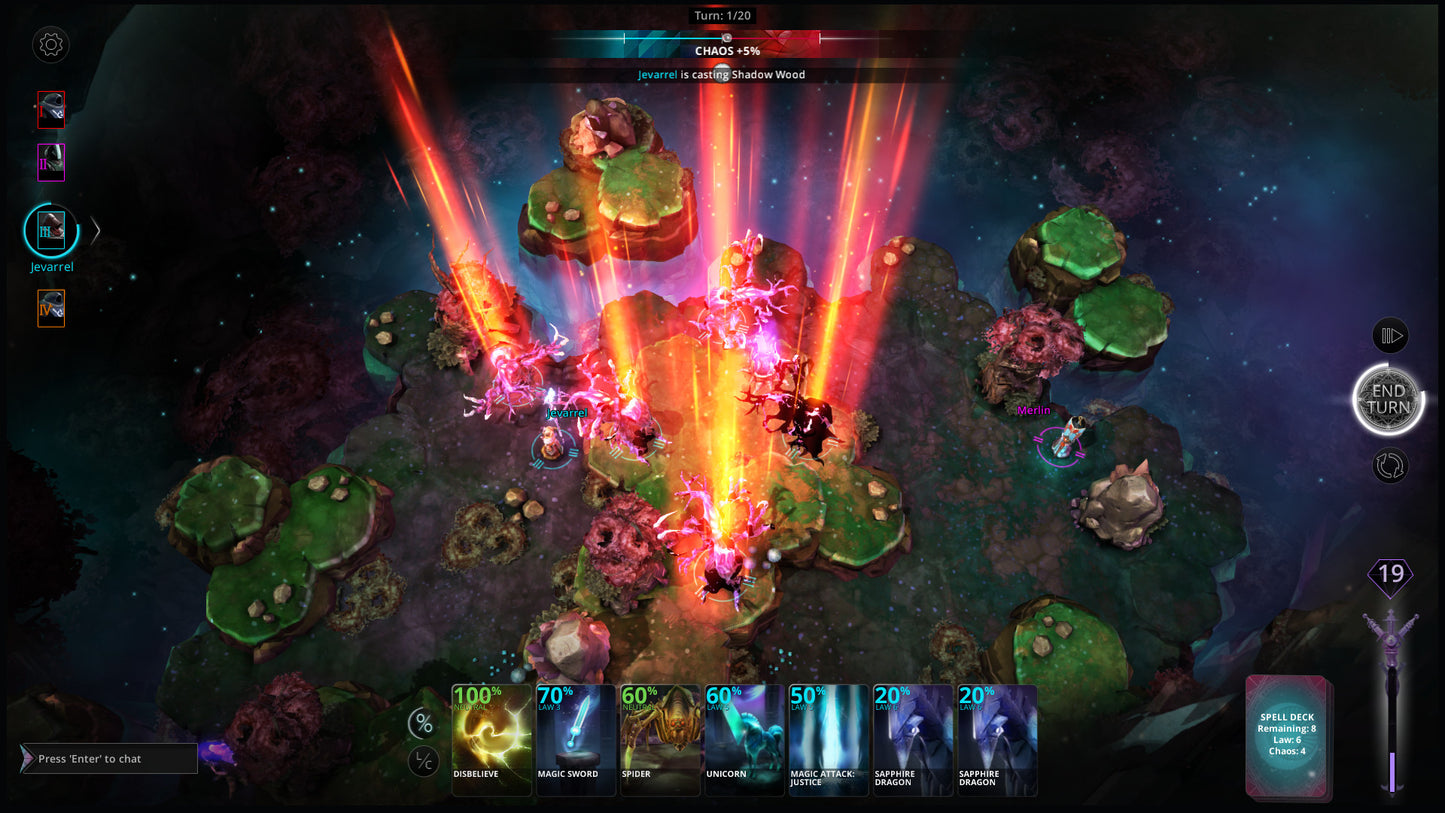The height and width of the screenshot is (813, 1445).
Task: End the current turn
Action: click(1388, 399)
